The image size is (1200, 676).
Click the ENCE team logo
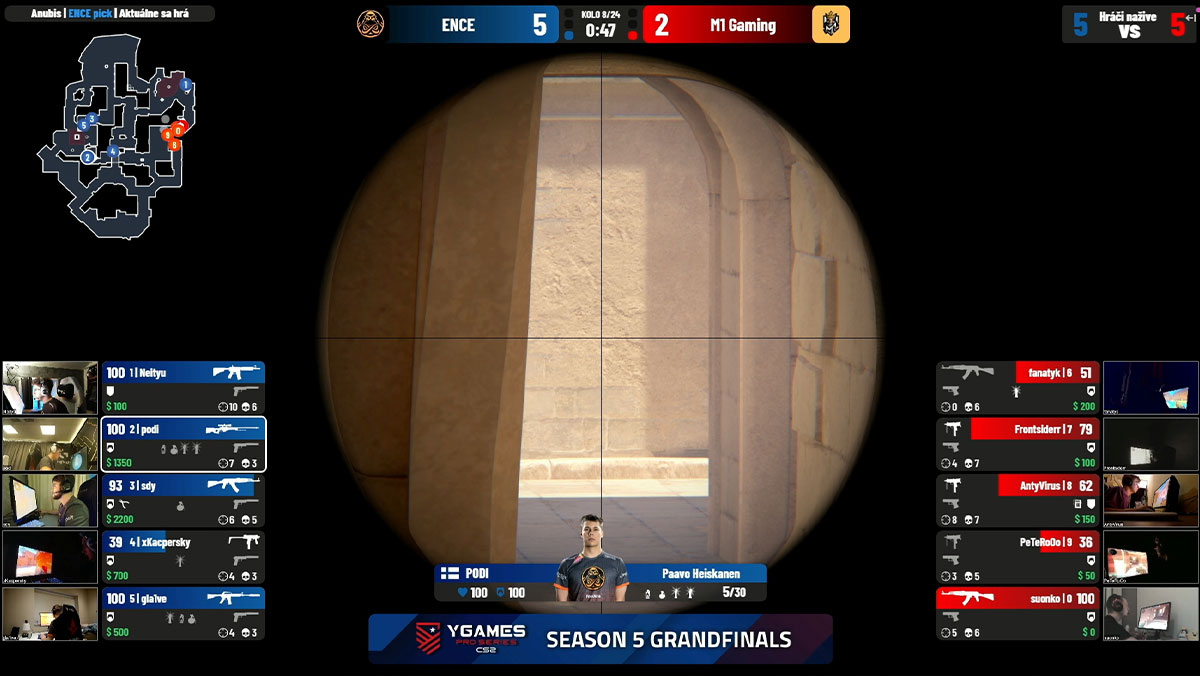click(371, 25)
